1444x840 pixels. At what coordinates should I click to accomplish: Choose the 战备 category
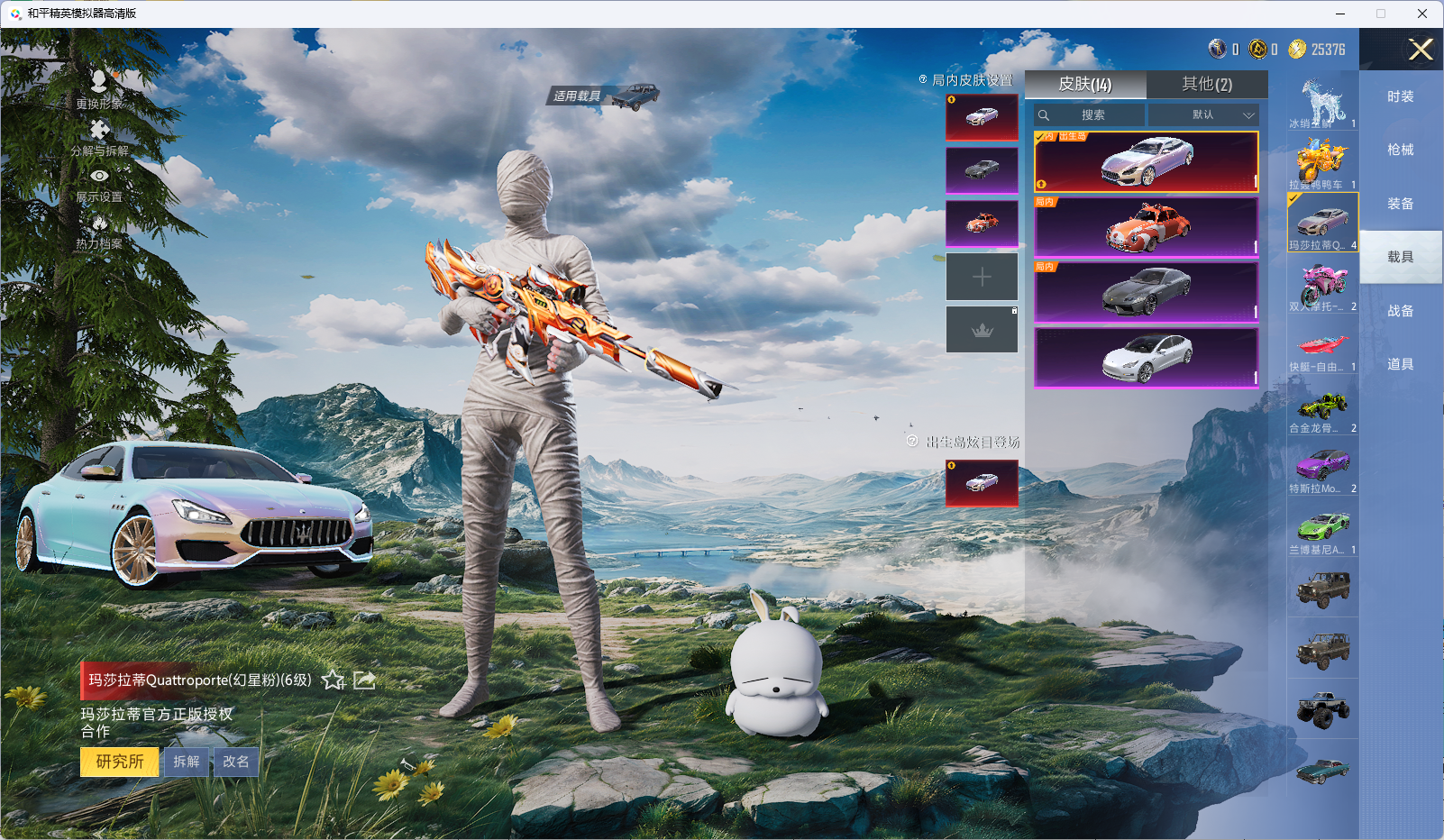[x=1400, y=311]
